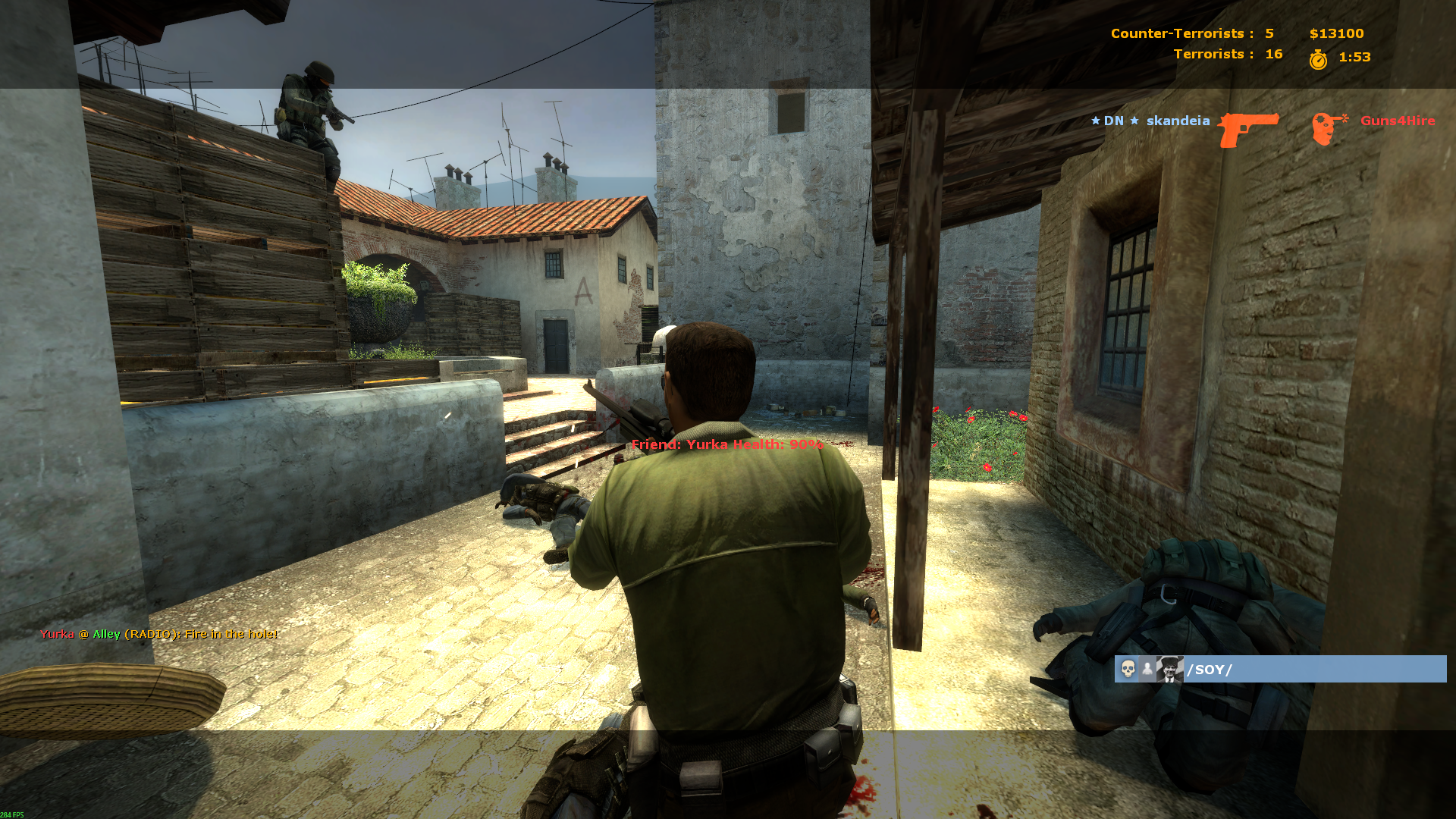Click the killer name skandeia in kill feed
Image resolution: width=1456 pixels, height=819 pixels.
tap(1178, 121)
